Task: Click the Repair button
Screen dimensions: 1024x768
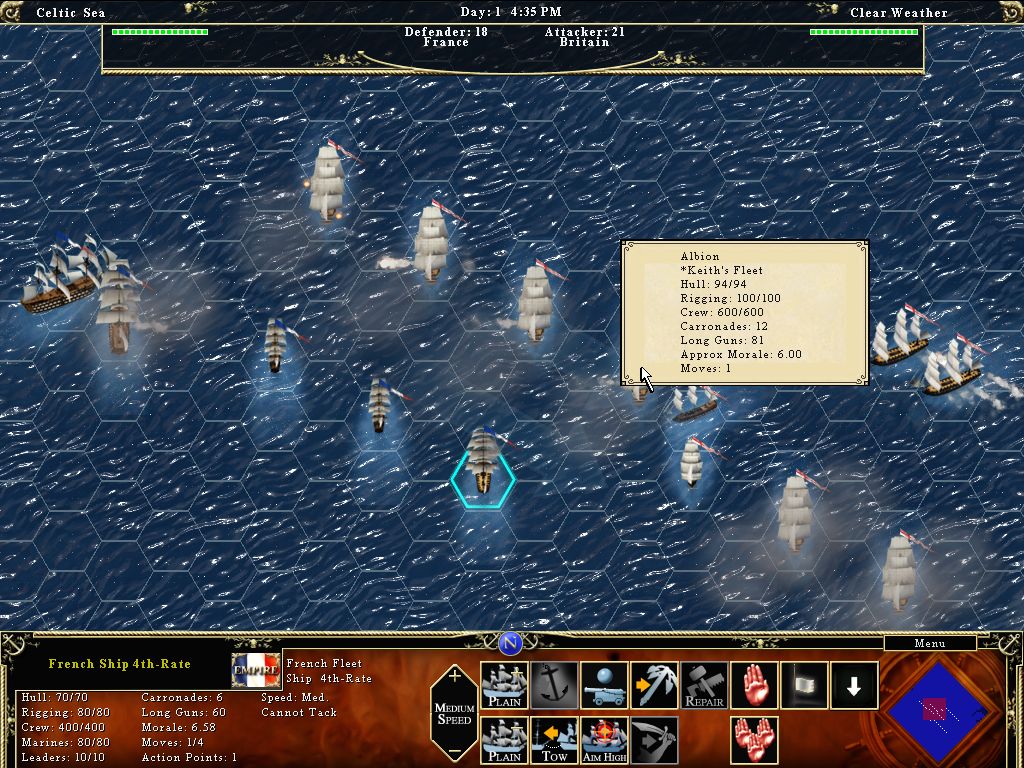Action: [705, 686]
